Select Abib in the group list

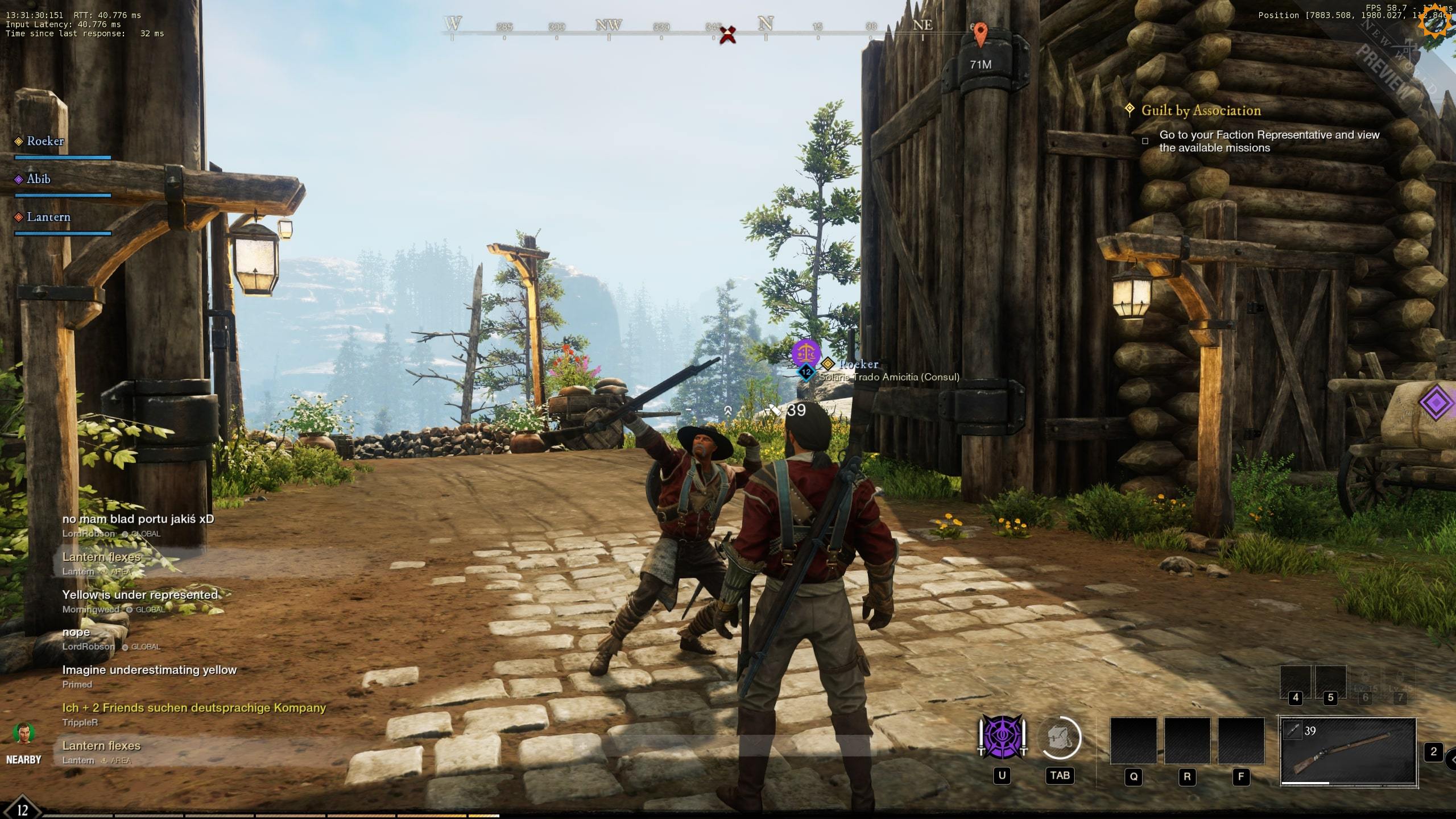[x=38, y=179]
